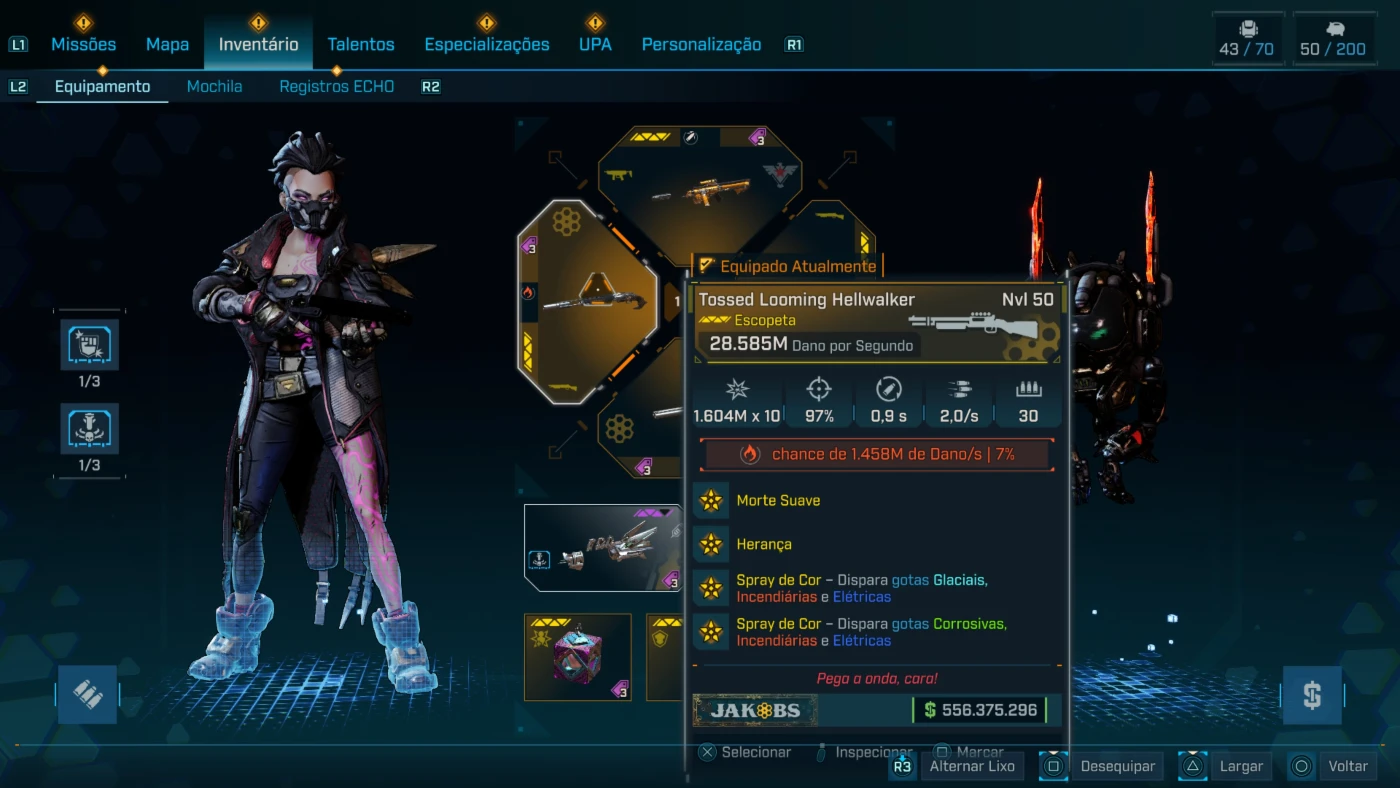The height and width of the screenshot is (788, 1400).
Task: Select the white-framed gear slot below weapons
Action: pyautogui.click(x=603, y=548)
